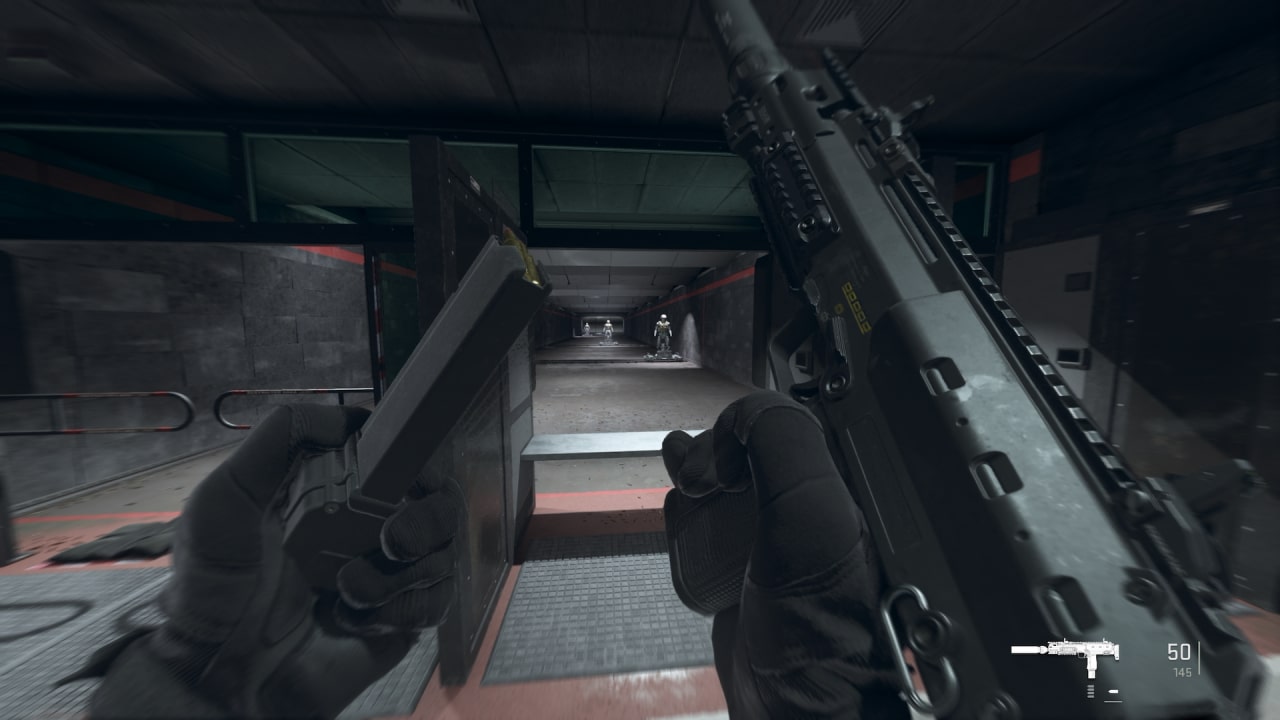Image resolution: width=1280 pixels, height=720 pixels.
Task: Select the reserve ammo number 145
Action: 1181,671
